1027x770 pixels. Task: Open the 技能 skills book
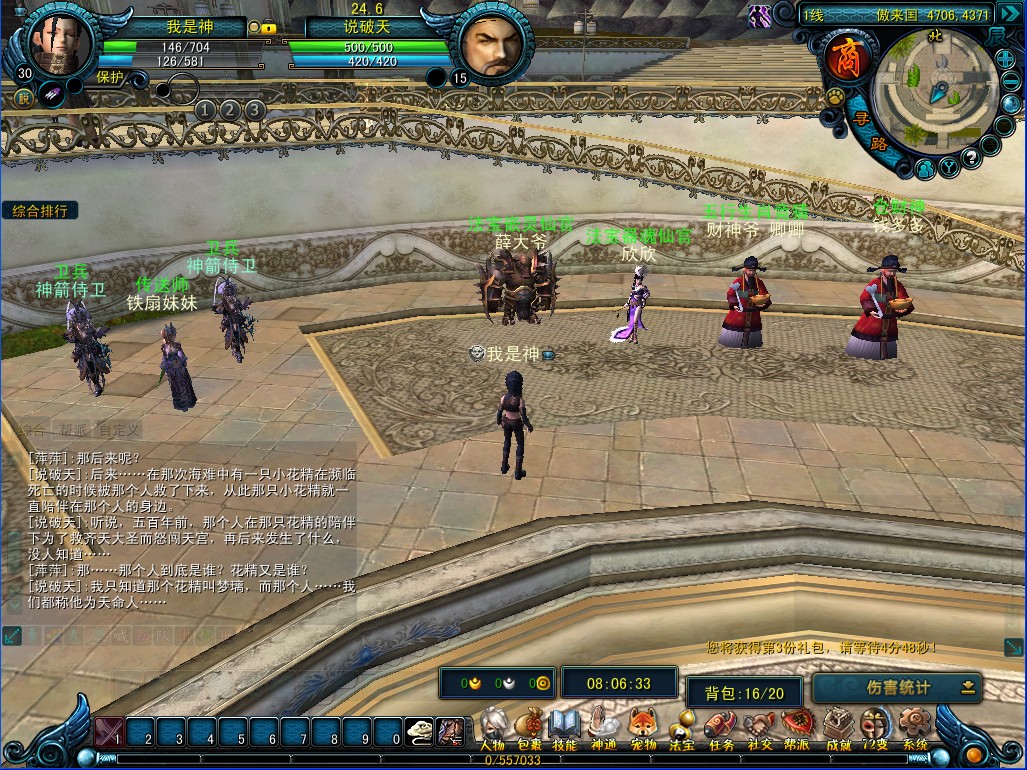564,727
